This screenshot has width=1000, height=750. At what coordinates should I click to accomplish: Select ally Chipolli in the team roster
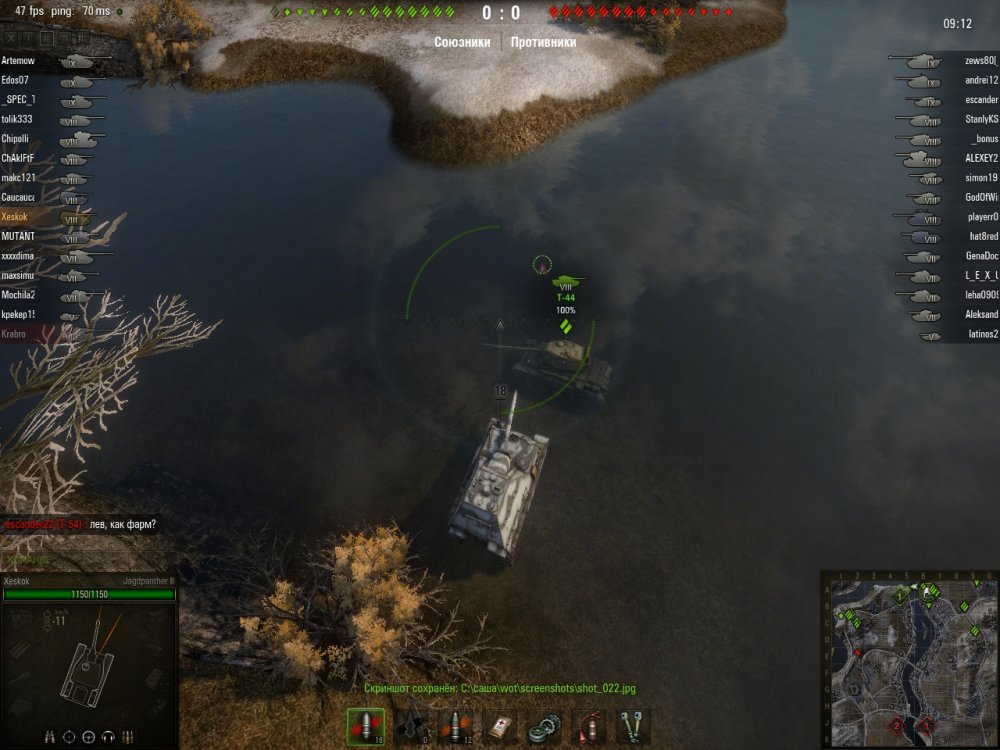[16, 139]
